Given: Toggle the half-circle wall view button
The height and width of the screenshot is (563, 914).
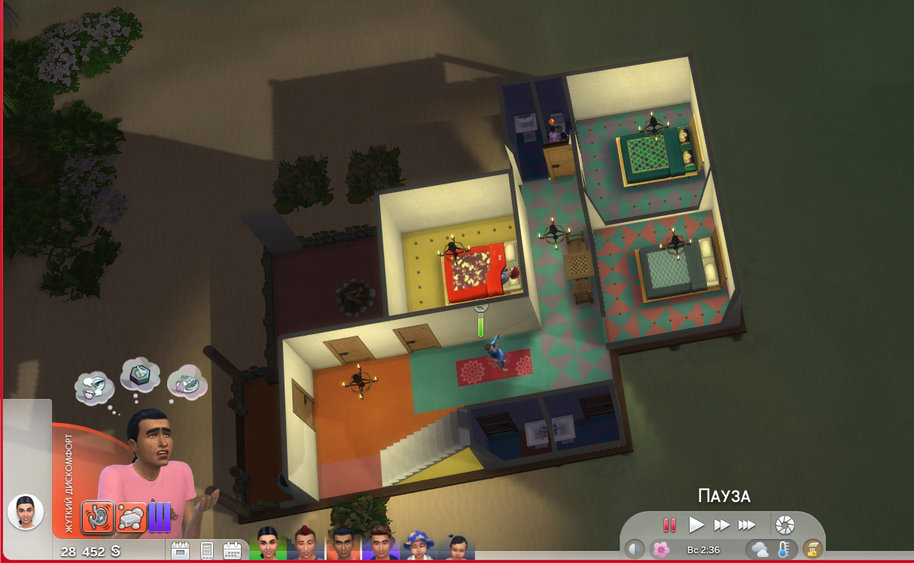Looking at the screenshot, I should click(635, 549).
